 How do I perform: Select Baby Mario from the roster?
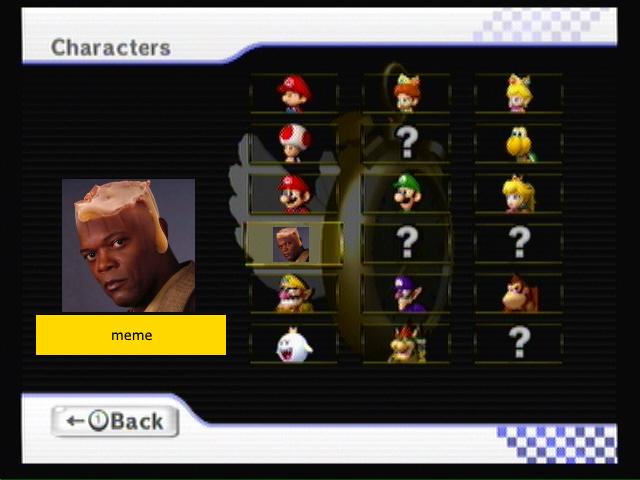(x=294, y=93)
